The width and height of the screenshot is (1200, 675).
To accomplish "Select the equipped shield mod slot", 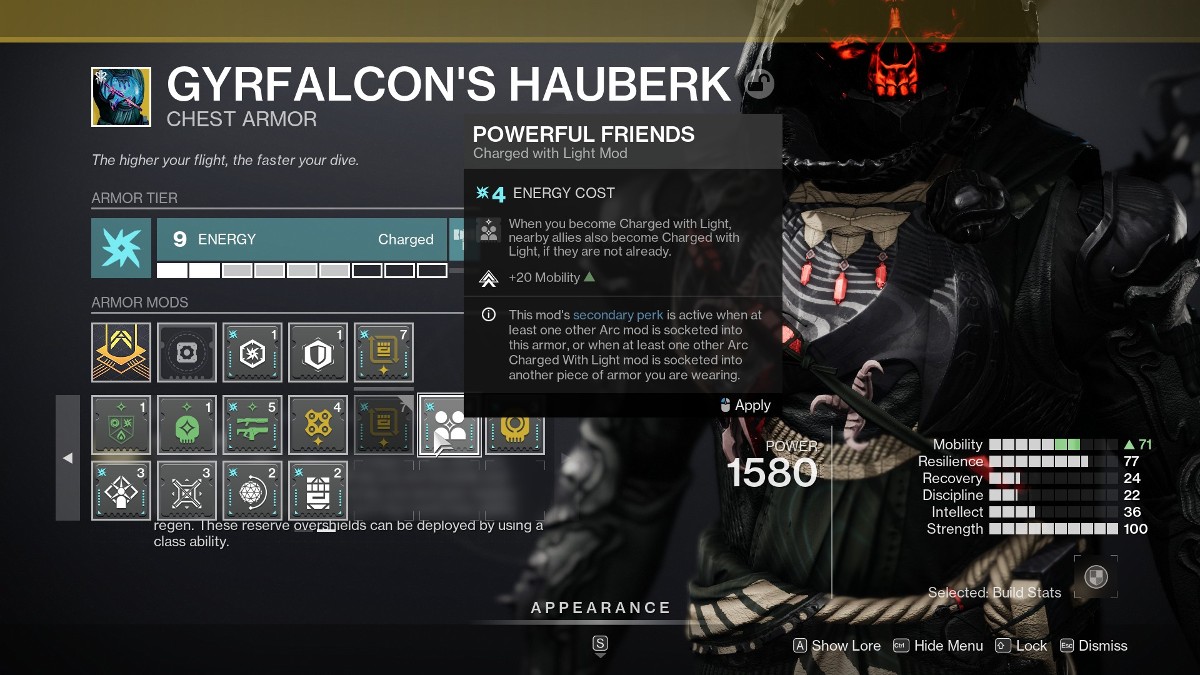I will tap(318, 352).
